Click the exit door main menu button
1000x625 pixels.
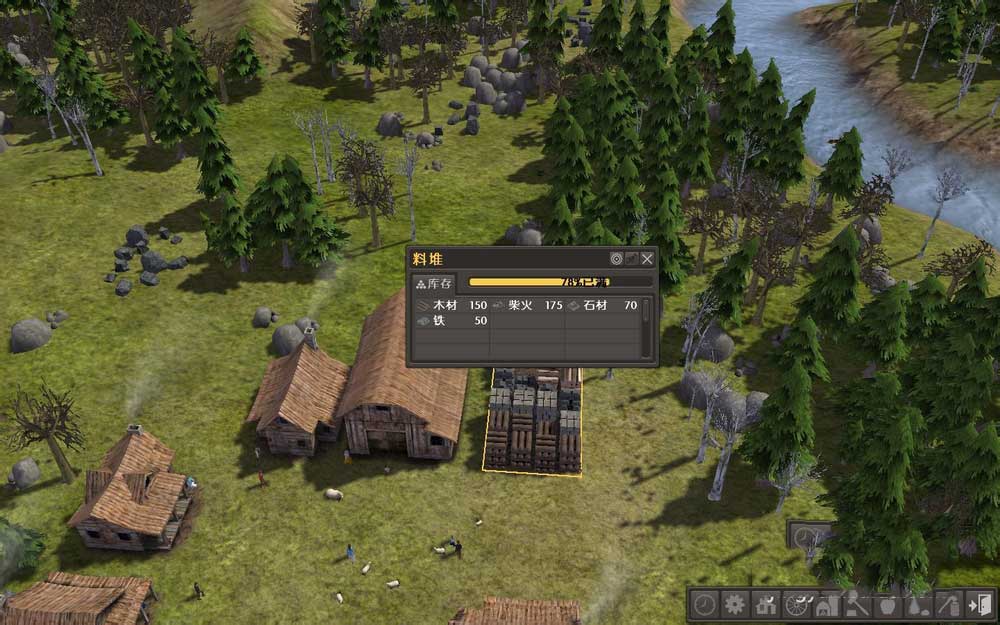pyautogui.click(x=978, y=604)
